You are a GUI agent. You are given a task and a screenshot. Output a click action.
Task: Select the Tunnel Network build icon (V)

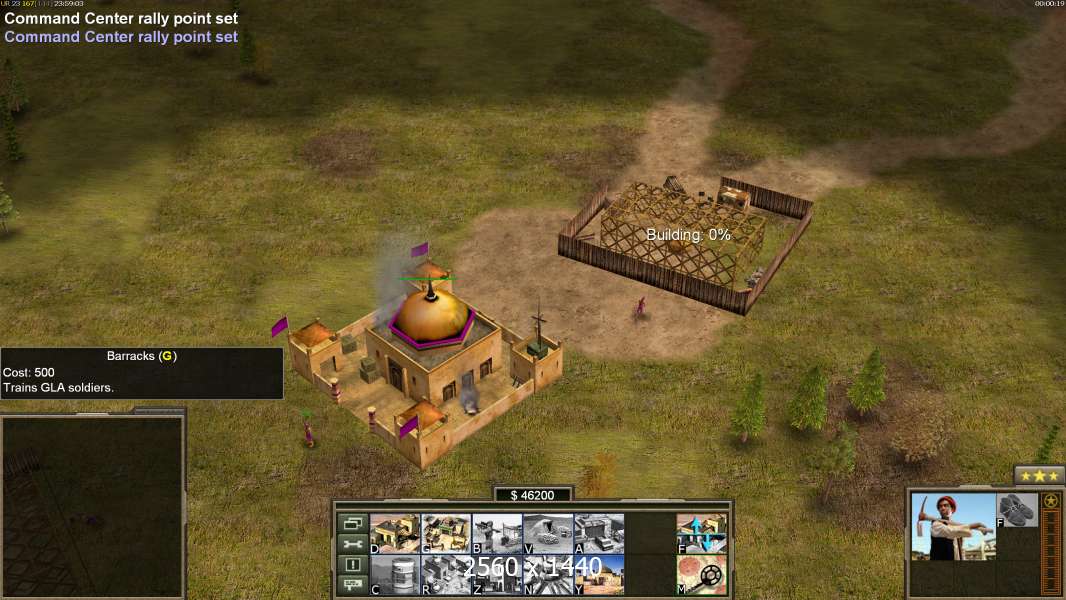click(548, 533)
